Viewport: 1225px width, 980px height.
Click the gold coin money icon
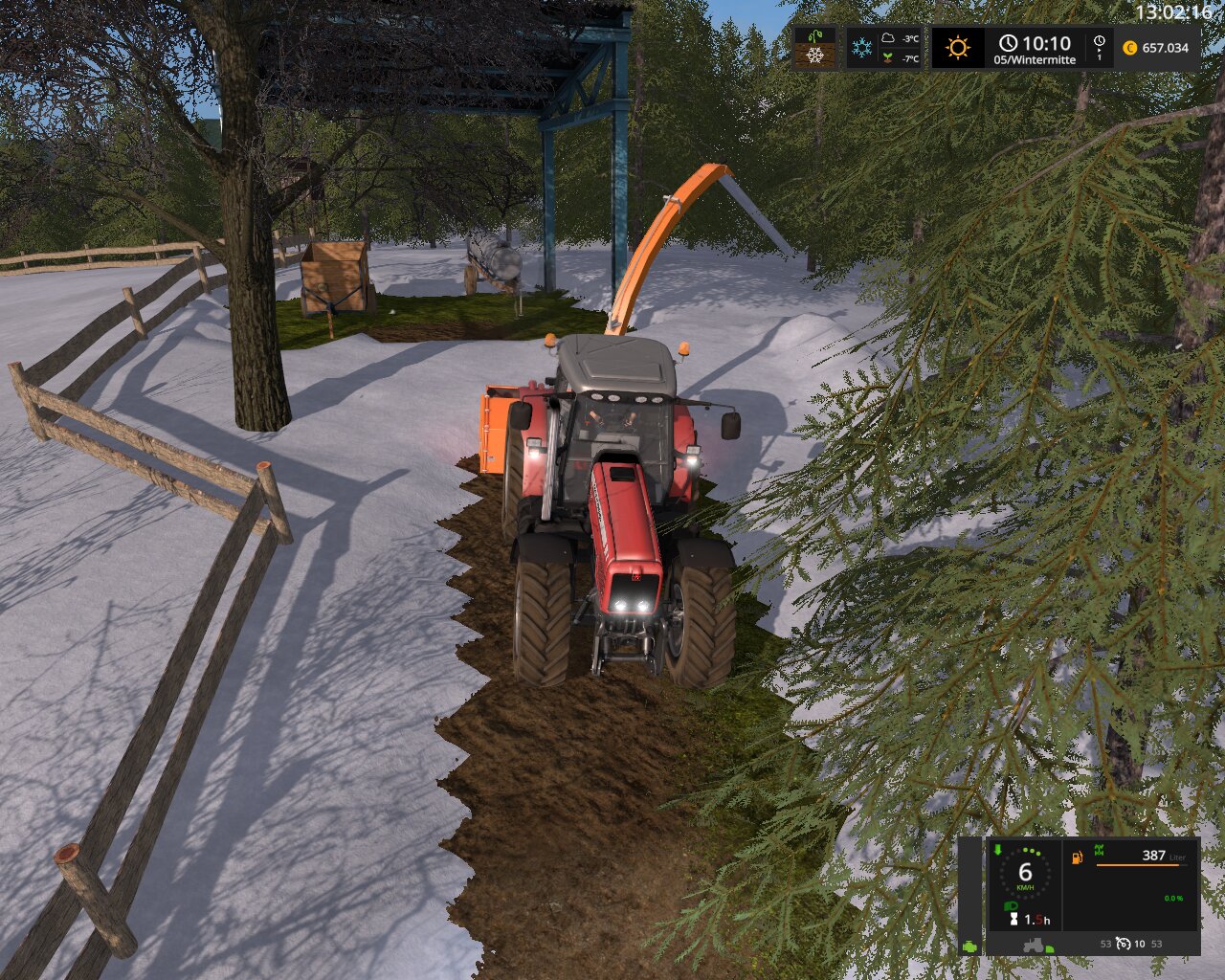tap(1130, 48)
